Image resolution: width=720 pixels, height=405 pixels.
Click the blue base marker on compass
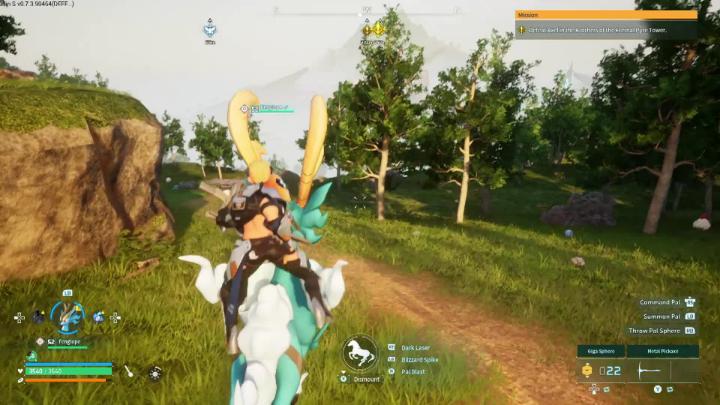[x=210, y=29]
